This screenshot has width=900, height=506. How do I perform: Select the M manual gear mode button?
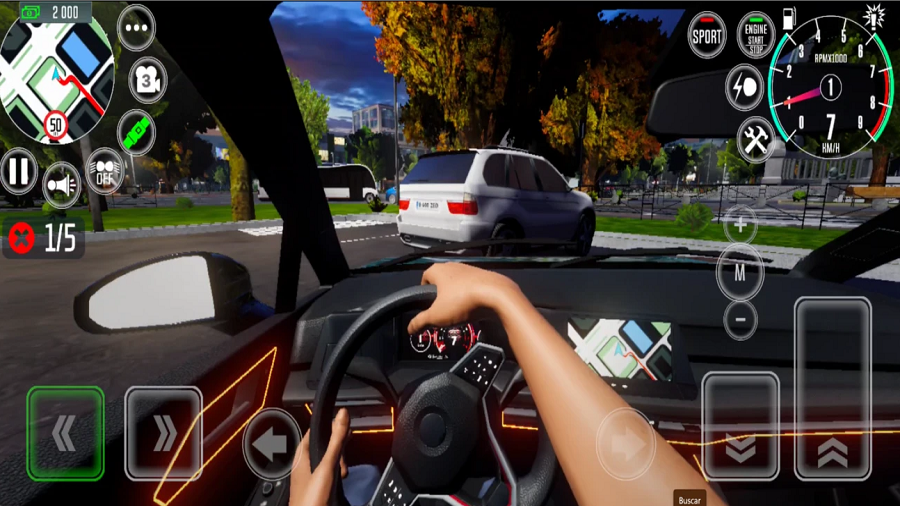click(740, 272)
